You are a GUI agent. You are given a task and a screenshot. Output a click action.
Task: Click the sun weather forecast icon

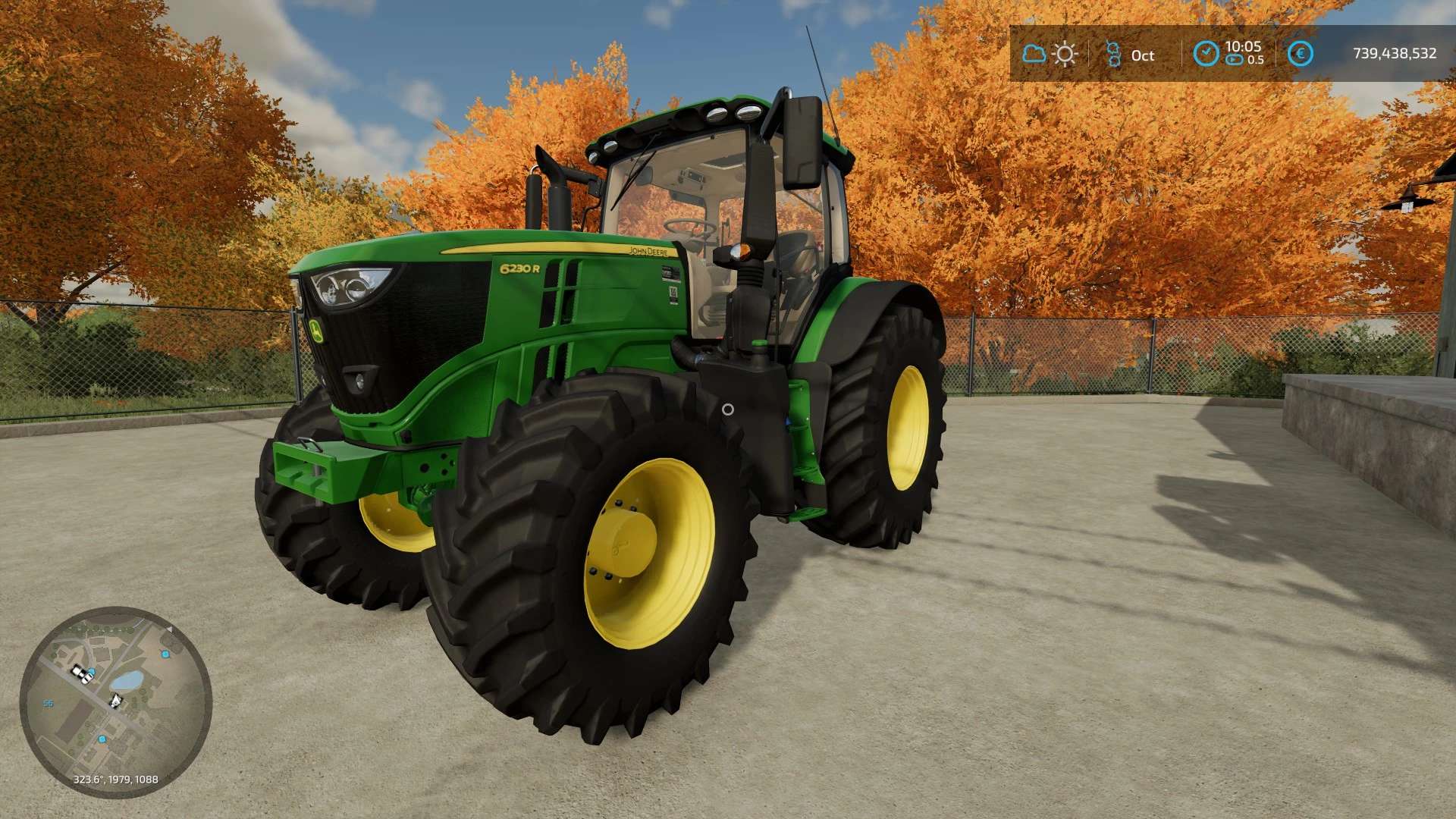pyautogui.click(x=1065, y=54)
